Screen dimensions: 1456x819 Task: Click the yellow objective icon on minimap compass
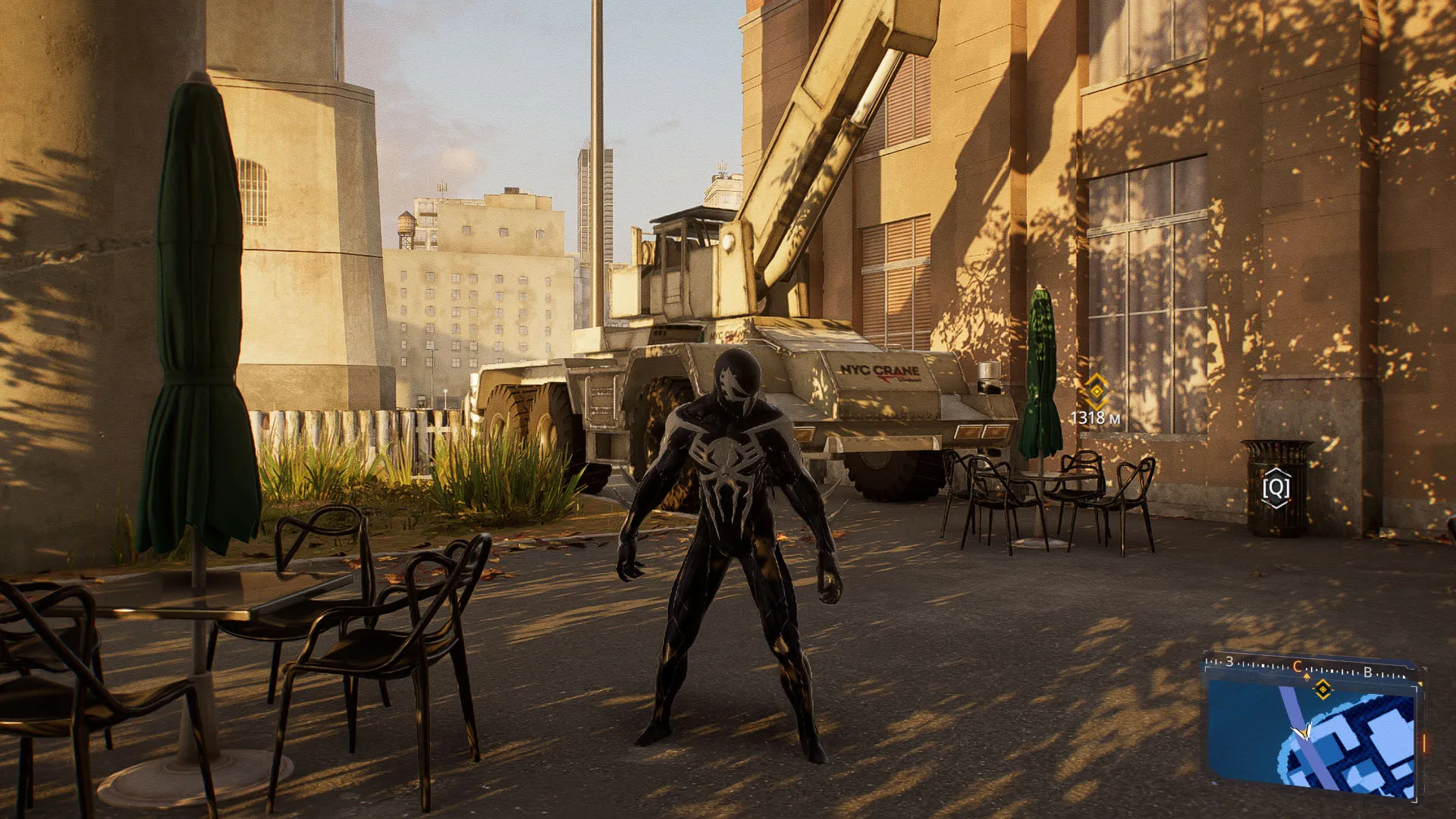pos(1323,689)
